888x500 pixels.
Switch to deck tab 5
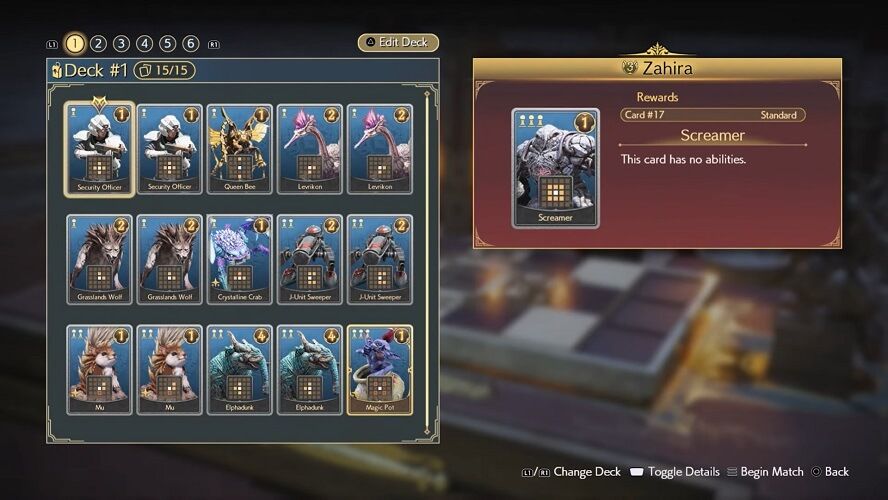167,43
